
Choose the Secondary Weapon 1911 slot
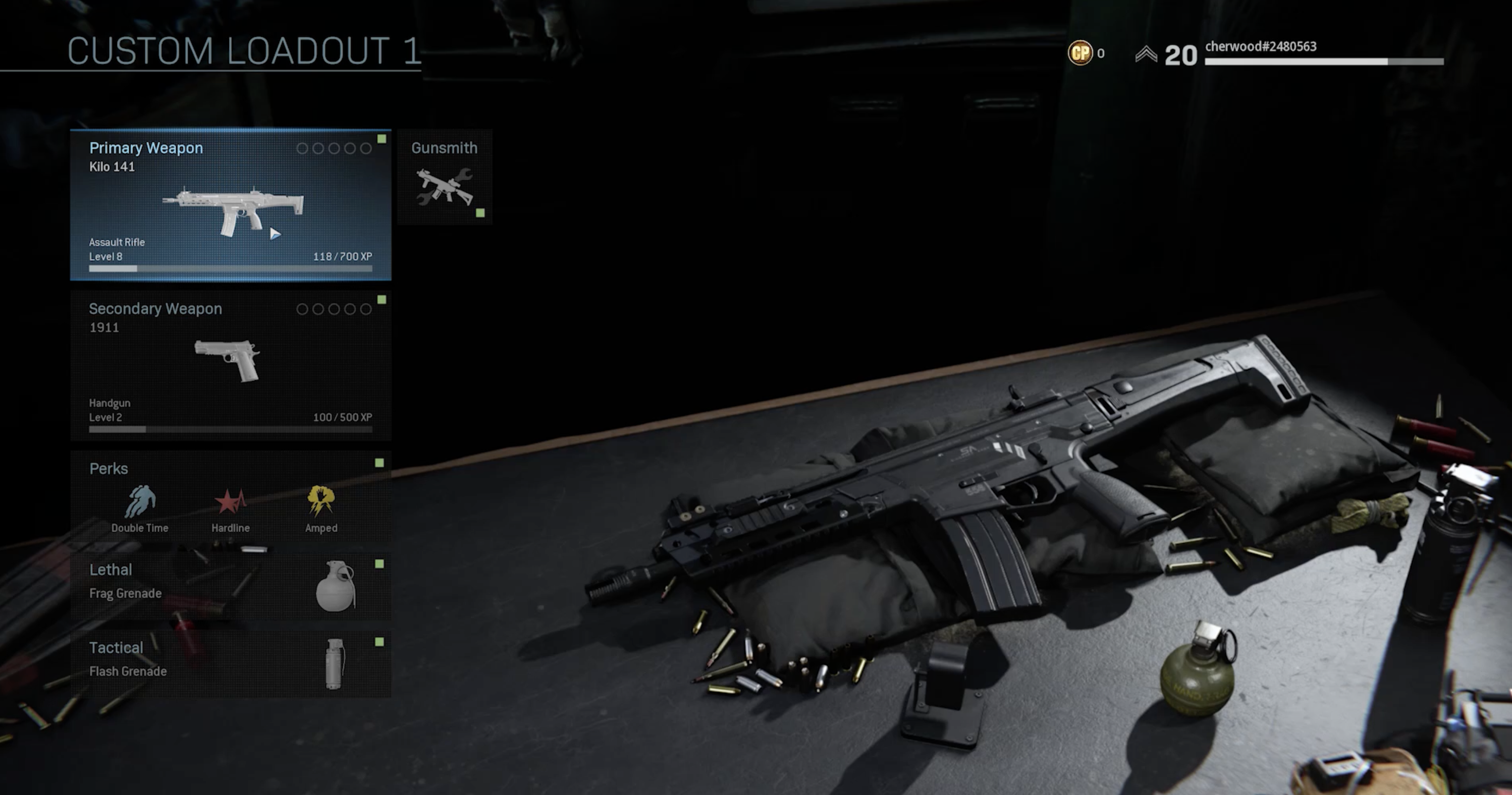click(x=230, y=366)
